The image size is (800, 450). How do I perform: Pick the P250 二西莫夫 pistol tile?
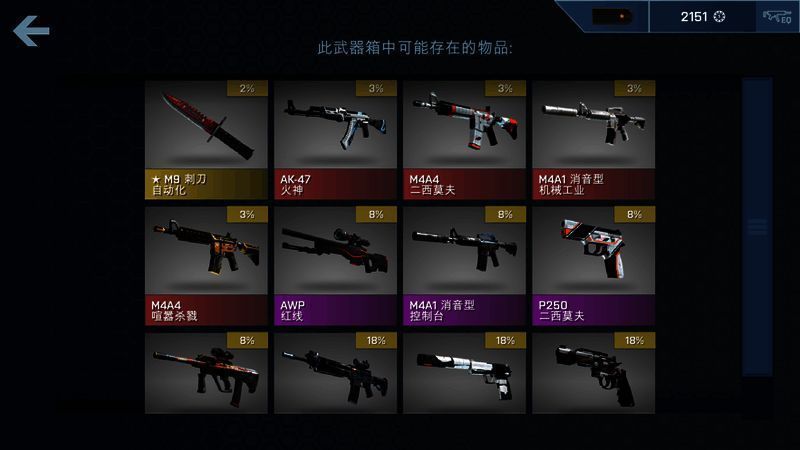pos(593,264)
